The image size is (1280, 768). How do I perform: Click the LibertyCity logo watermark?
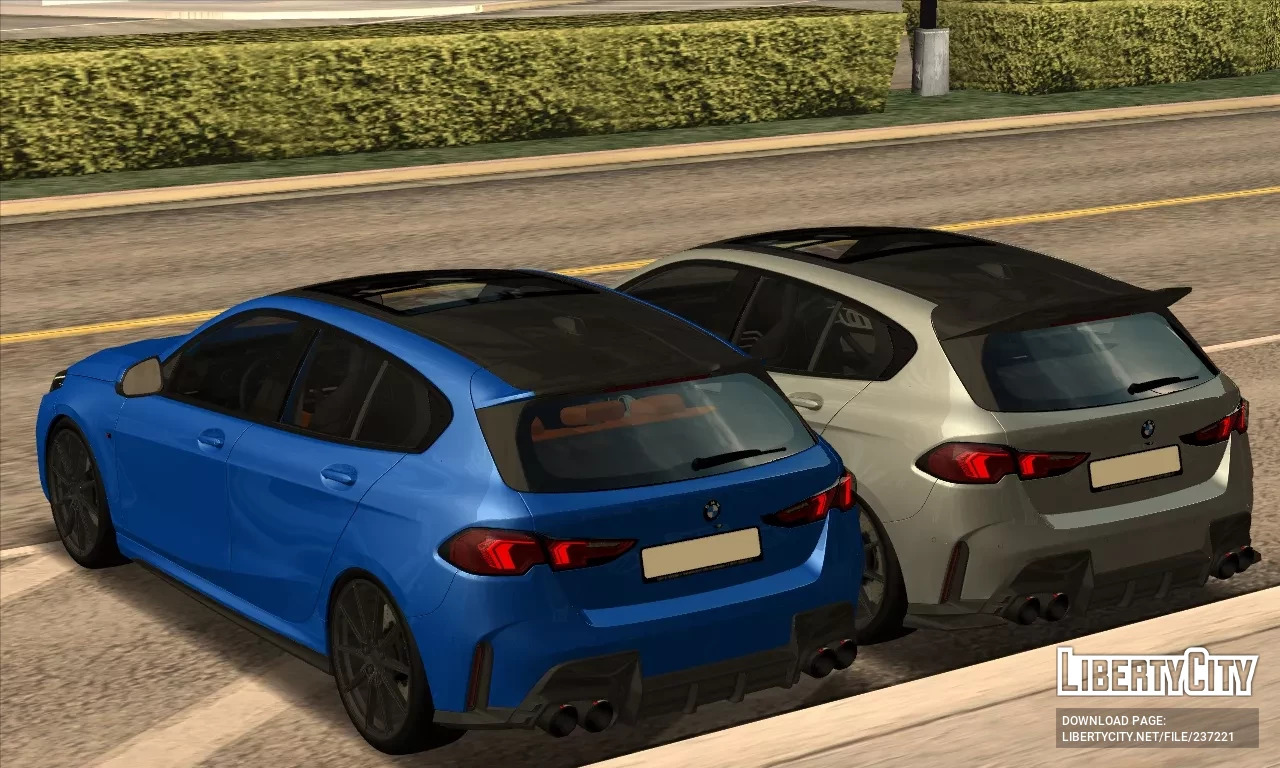point(1157,673)
